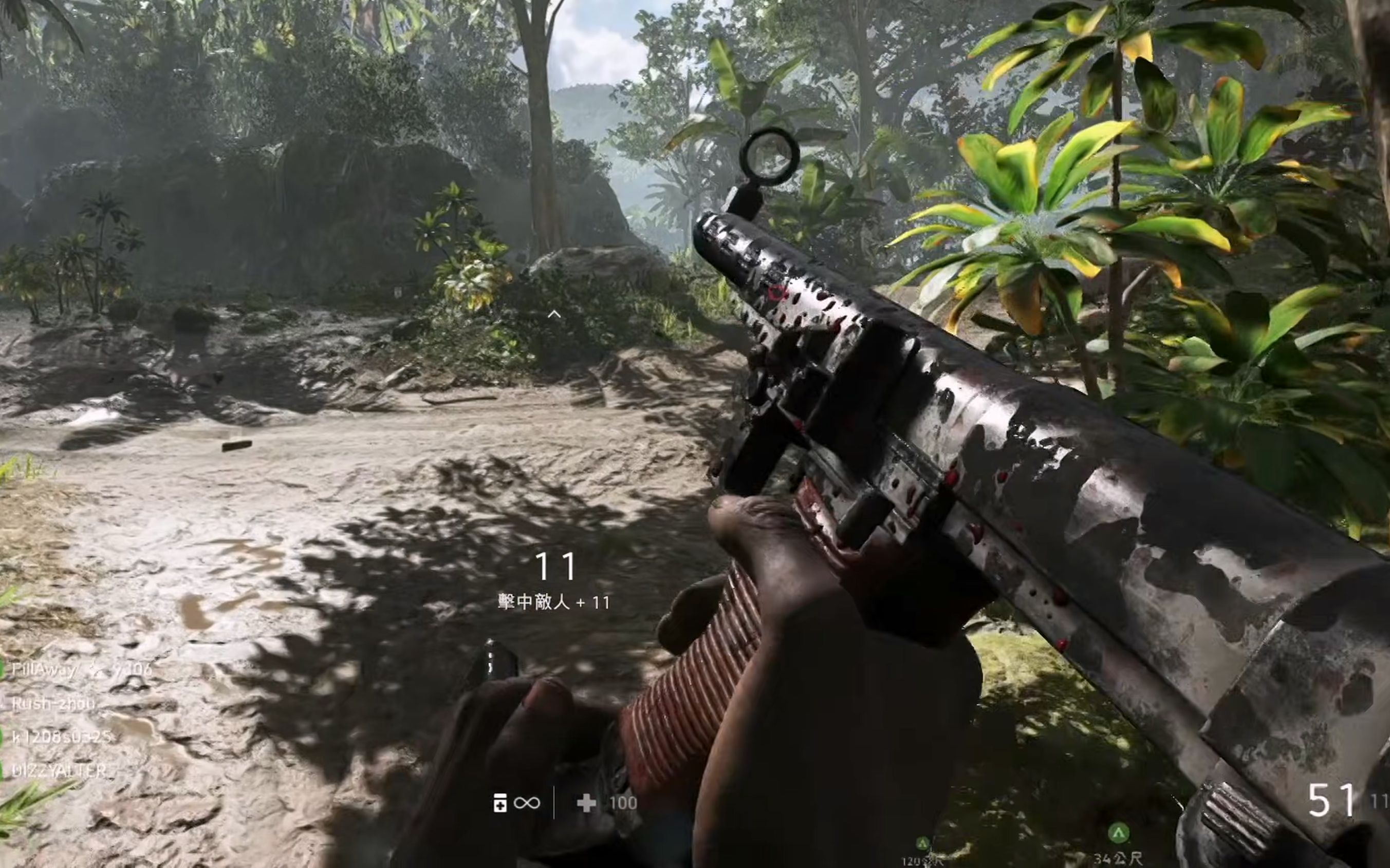Select the green spawn marker at 120 meters
This screenshot has width=1390, height=868.
pos(922,844)
